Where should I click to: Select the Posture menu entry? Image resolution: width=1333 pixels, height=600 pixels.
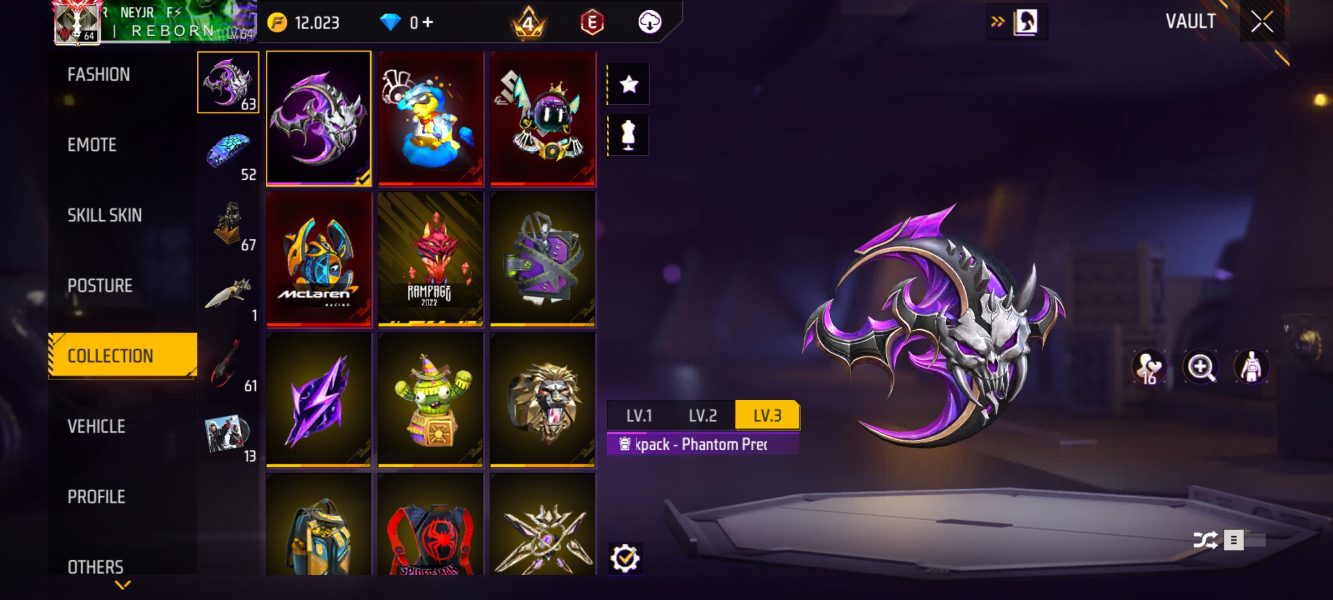[x=100, y=286]
